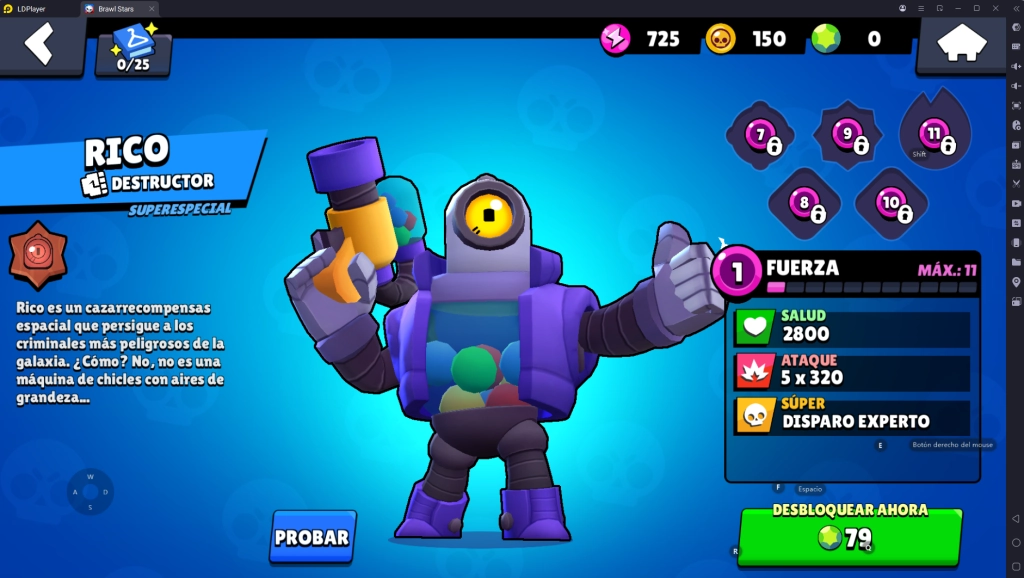Open Rico's red mastery badge icon

click(x=38, y=254)
